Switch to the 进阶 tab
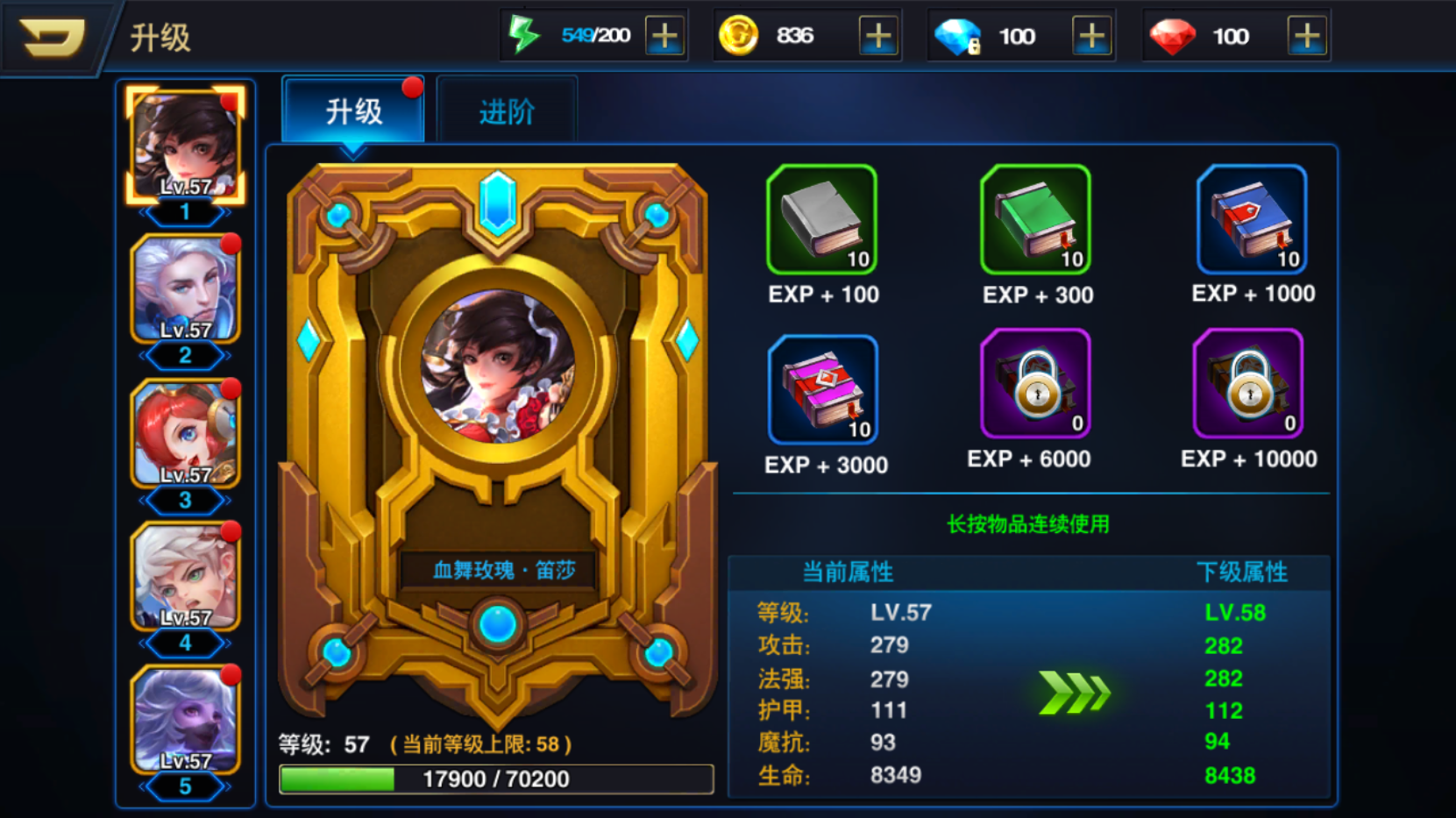 click(x=507, y=111)
